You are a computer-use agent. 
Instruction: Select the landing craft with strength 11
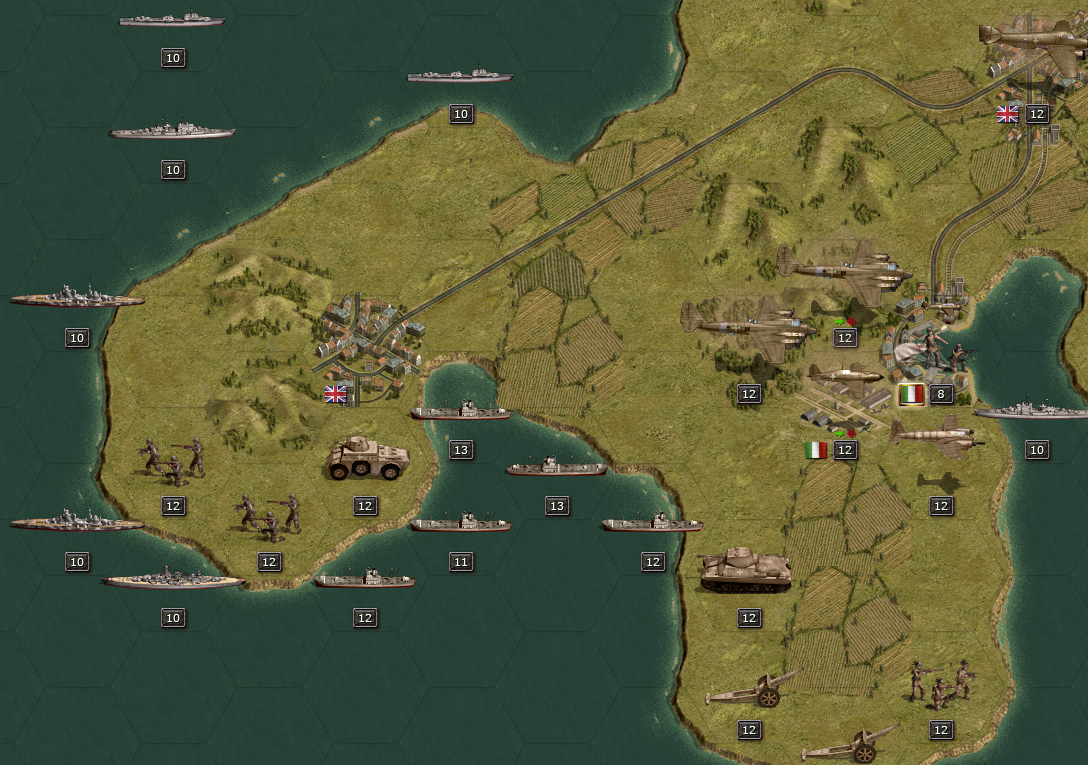point(460,523)
